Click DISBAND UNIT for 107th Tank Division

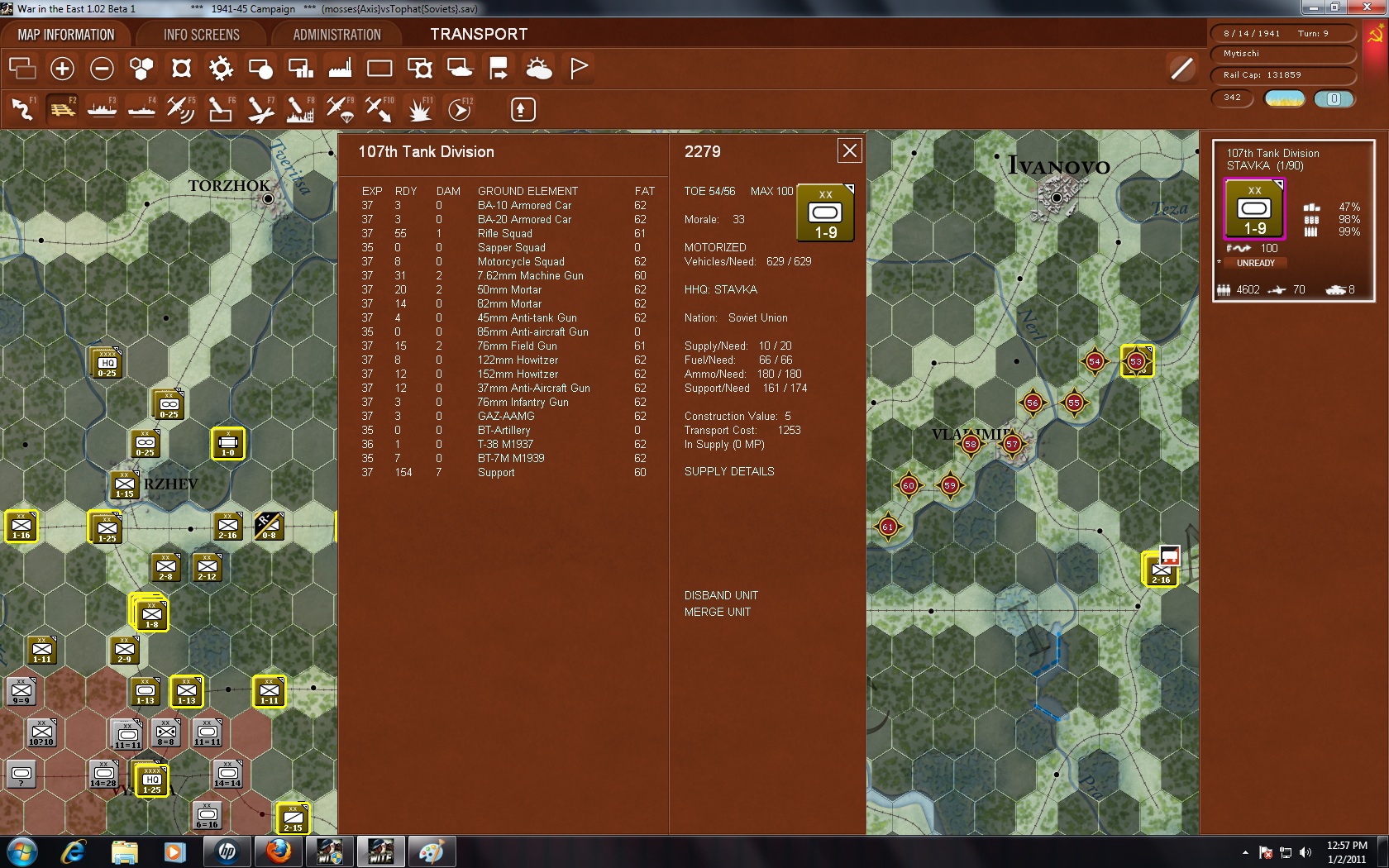pos(720,595)
